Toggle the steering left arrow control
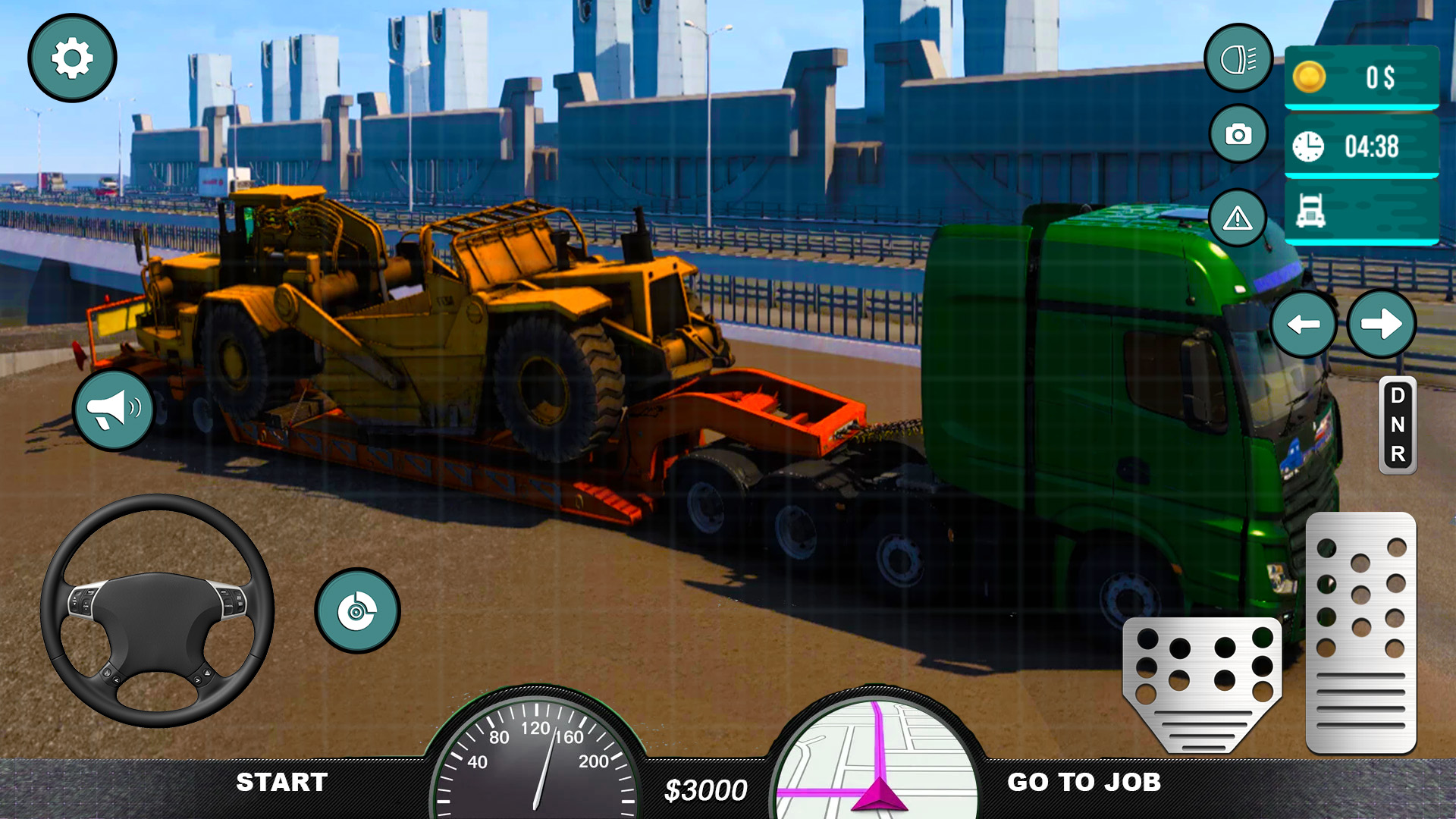 point(1306,324)
